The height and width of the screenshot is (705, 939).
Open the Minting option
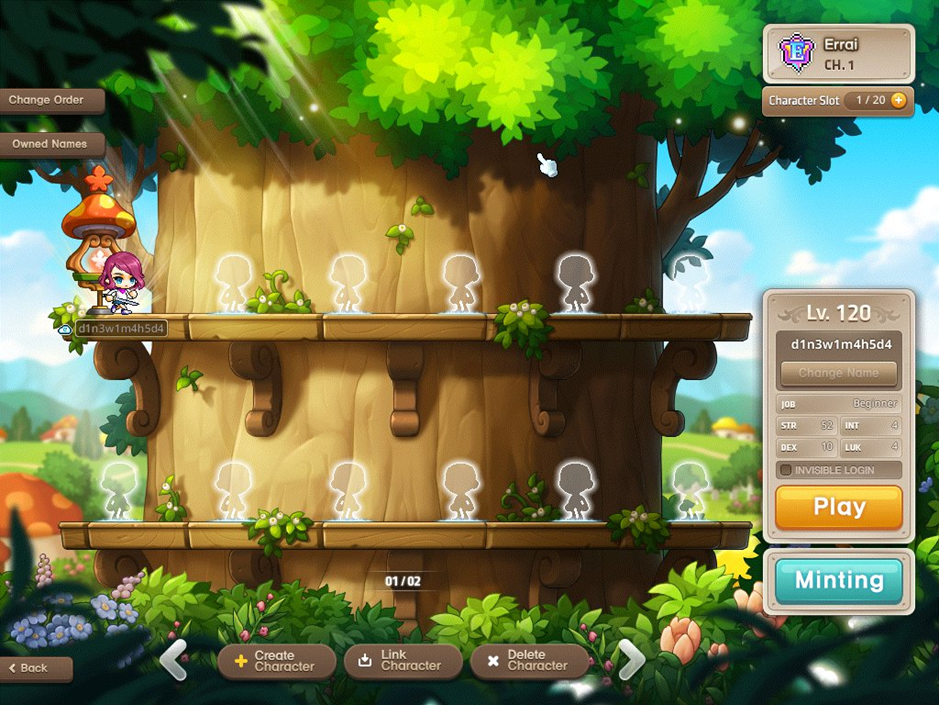[839, 580]
